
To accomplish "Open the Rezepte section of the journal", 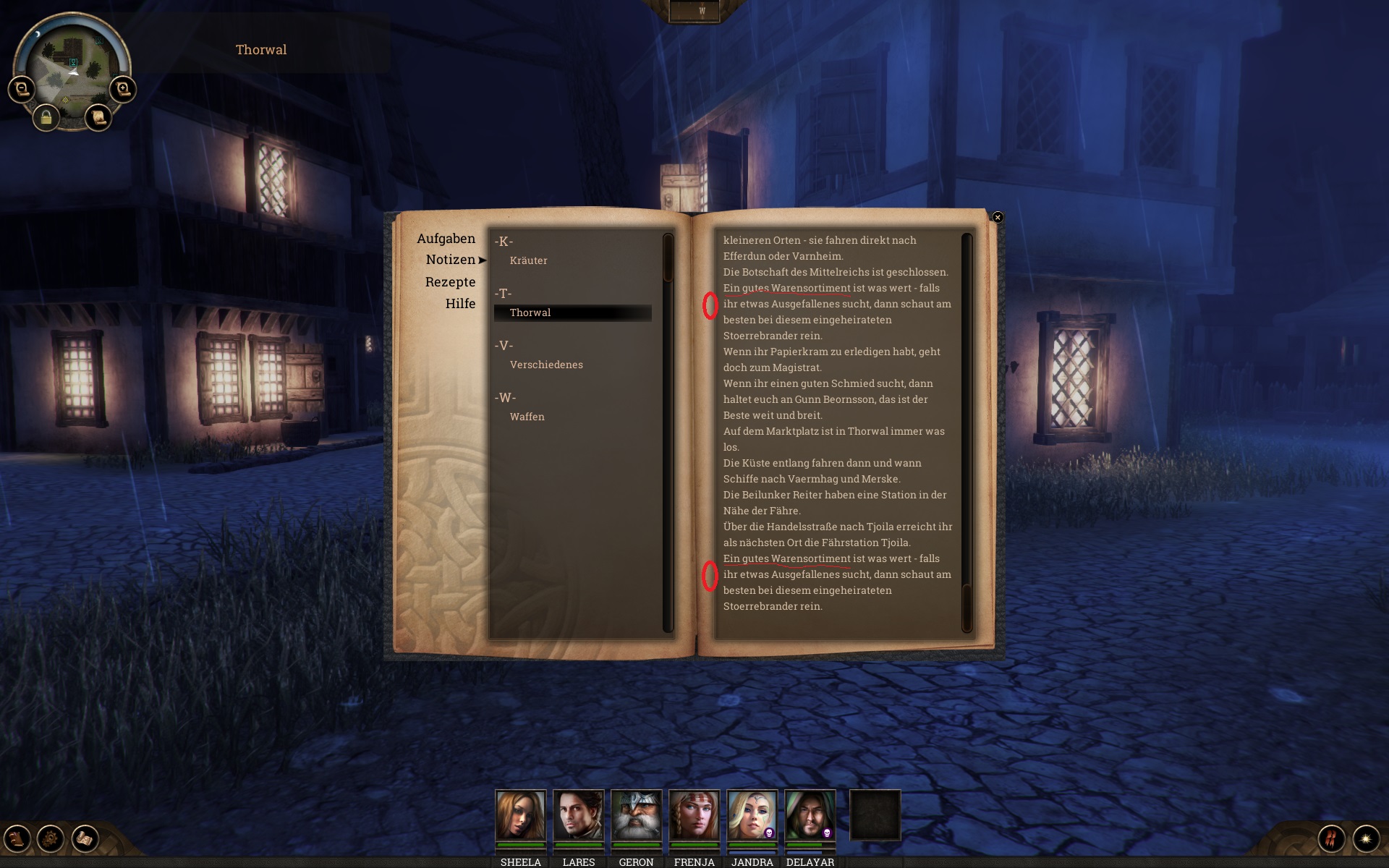I will click(x=450, y=282).
